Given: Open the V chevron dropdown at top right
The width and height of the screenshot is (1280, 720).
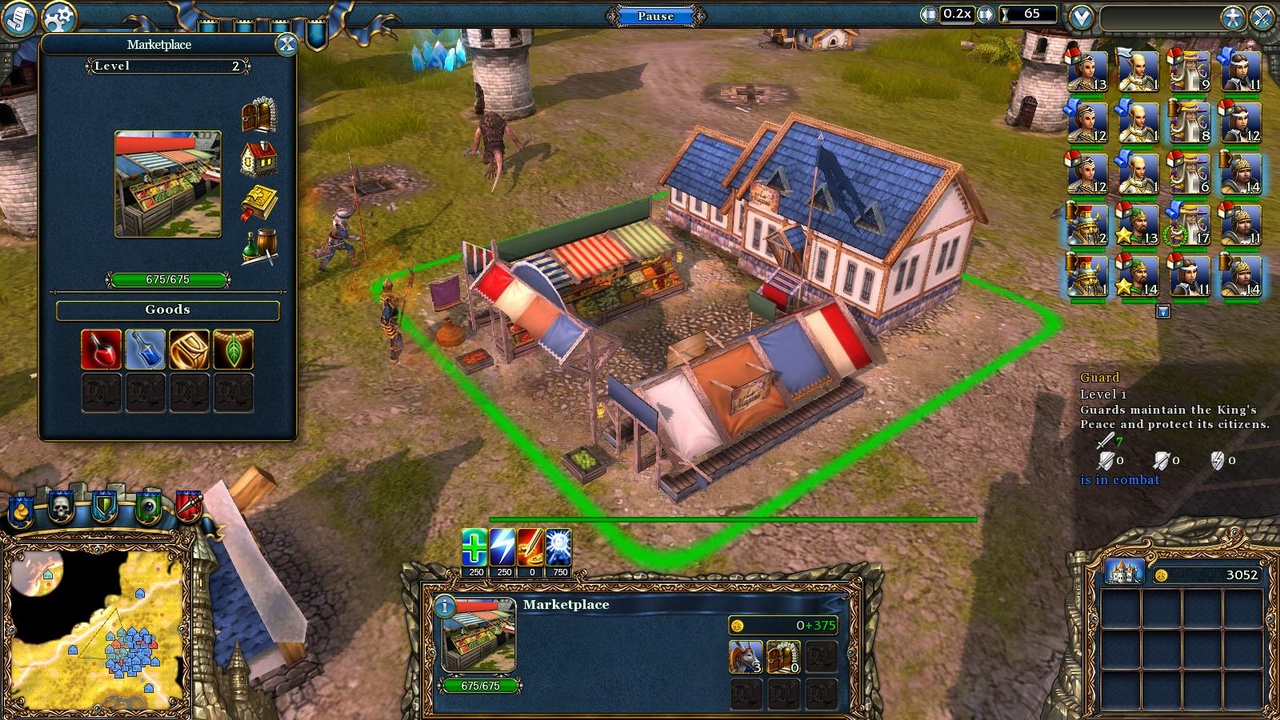Looking at the screenshot, I should click(x=1081, y=15).
